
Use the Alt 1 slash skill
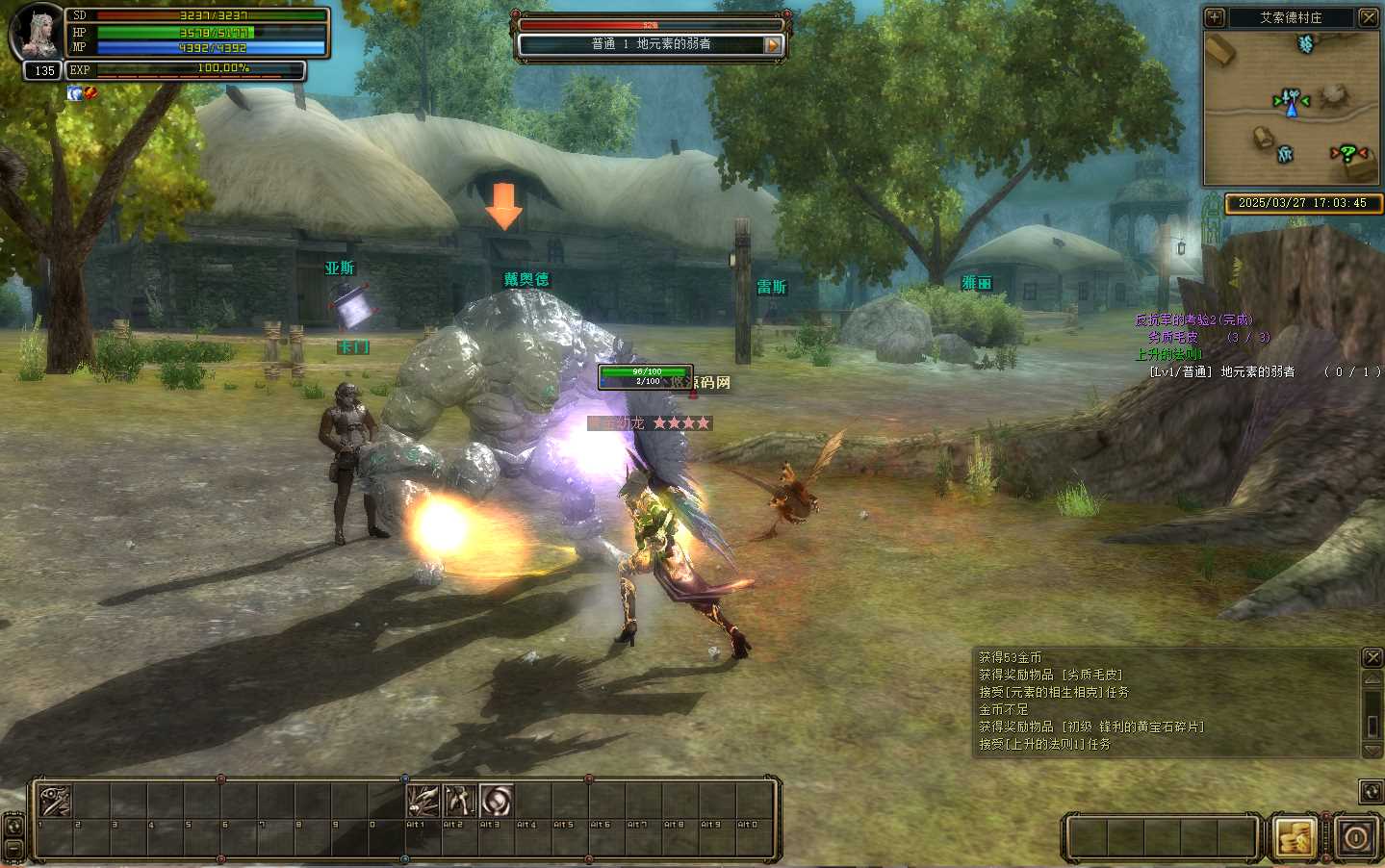click(x=423, y=801)
